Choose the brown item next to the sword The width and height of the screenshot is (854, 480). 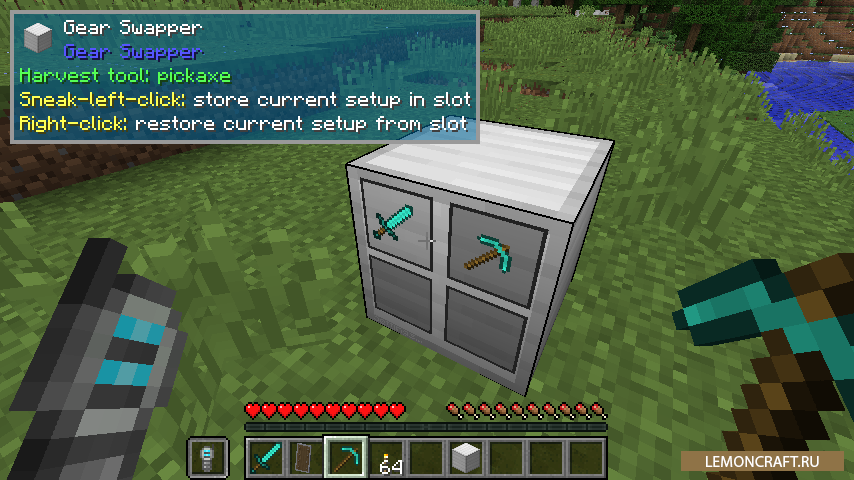click(x=306, y=457)
